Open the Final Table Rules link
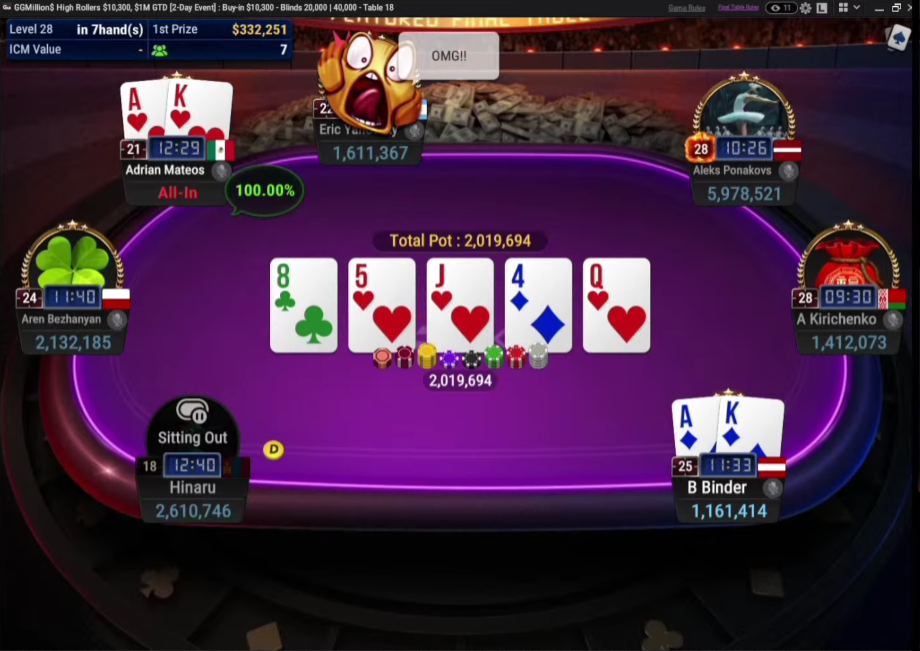The height and width of the screenshot is (651, 920). click(738, 8)
